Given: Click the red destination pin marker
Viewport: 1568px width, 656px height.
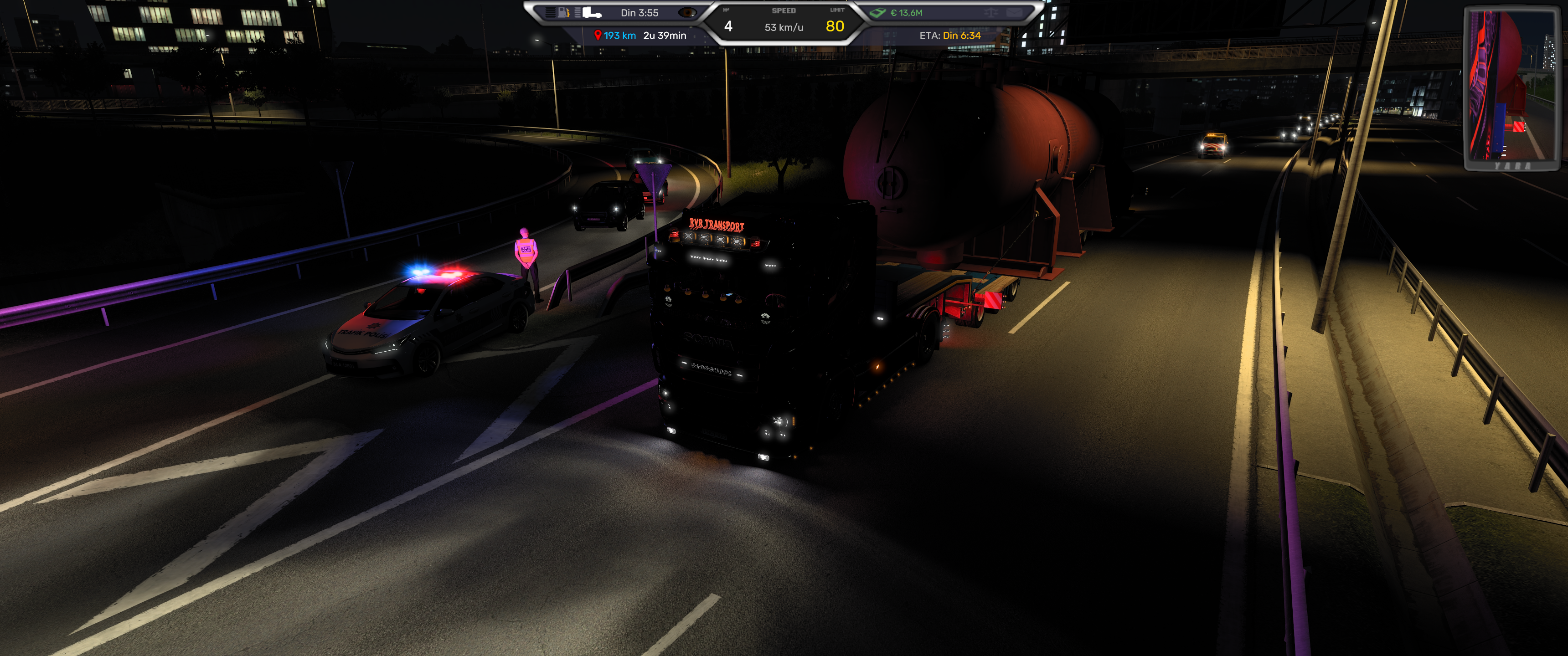Looking at the screenshot, I should (598, 35).
